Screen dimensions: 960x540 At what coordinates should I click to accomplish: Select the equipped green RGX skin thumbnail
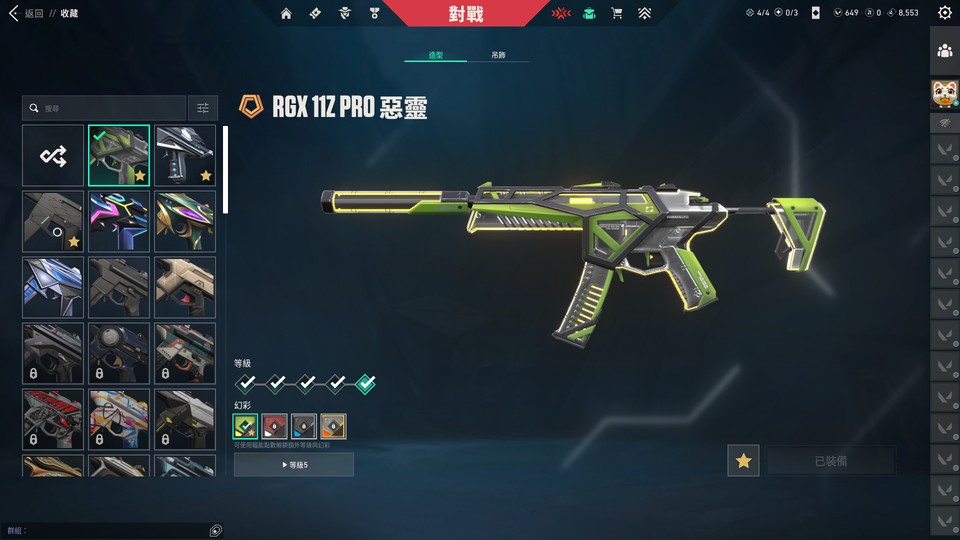(119, 155)
